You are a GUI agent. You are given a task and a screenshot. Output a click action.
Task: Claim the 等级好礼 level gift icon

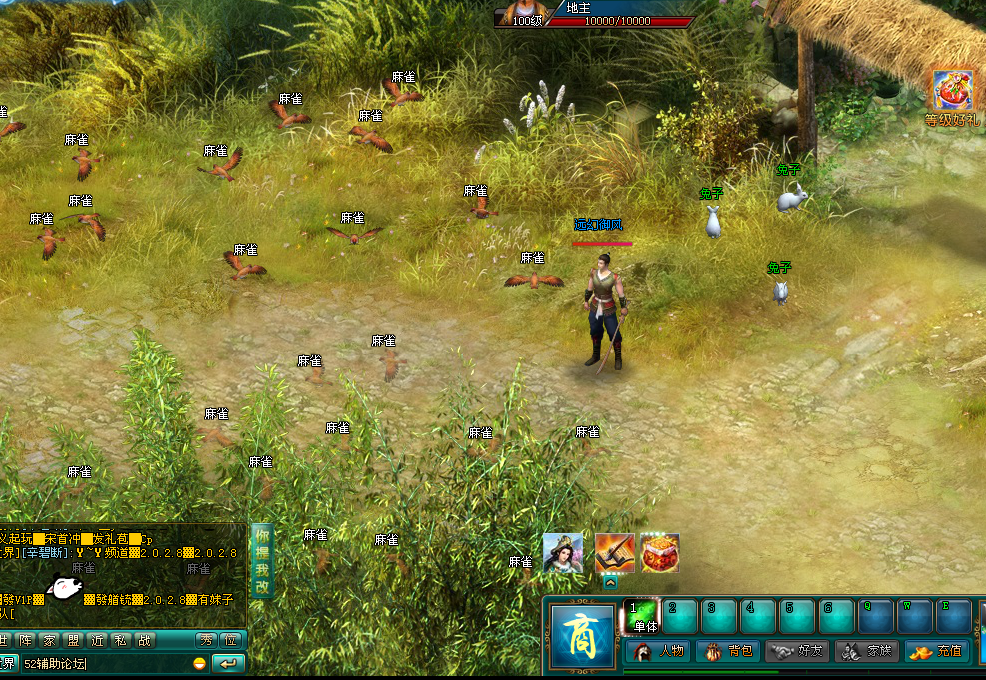[x=953, y=92]
